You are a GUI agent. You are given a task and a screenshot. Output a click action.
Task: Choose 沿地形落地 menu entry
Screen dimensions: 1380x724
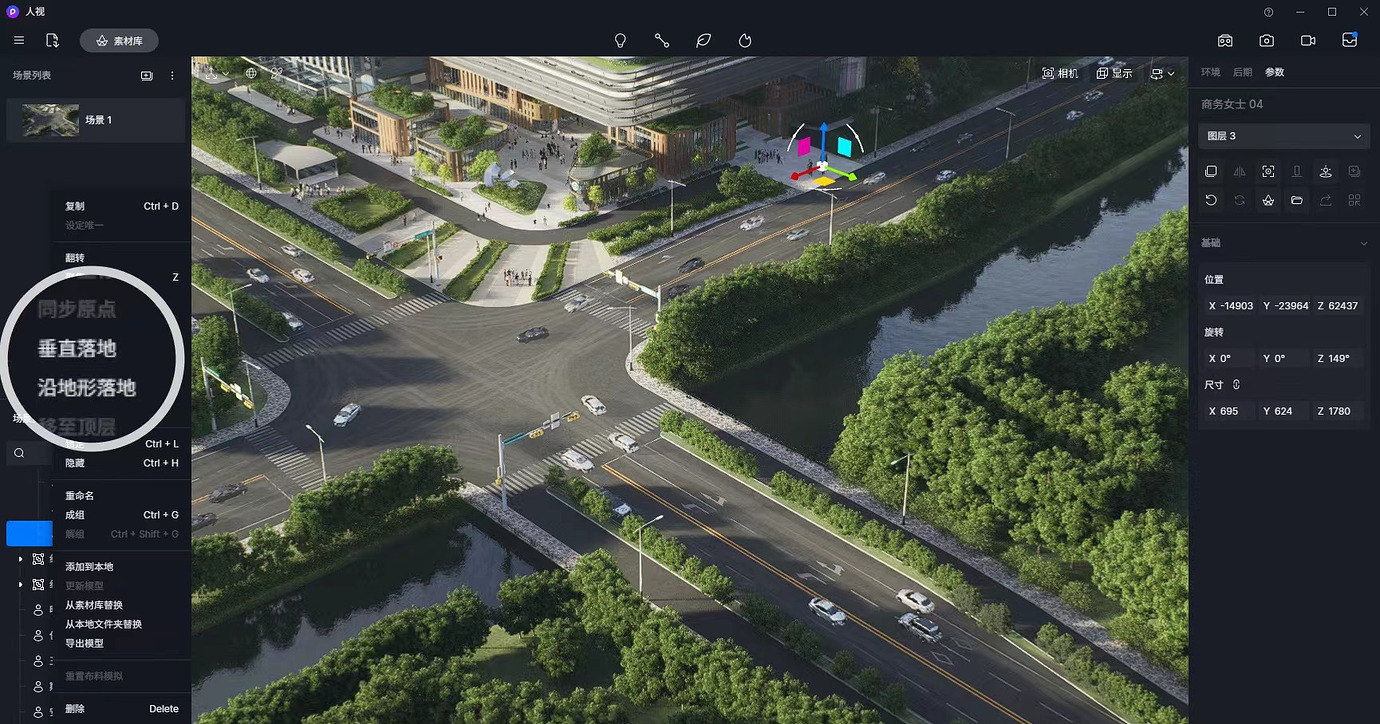(x=87, y=388)
